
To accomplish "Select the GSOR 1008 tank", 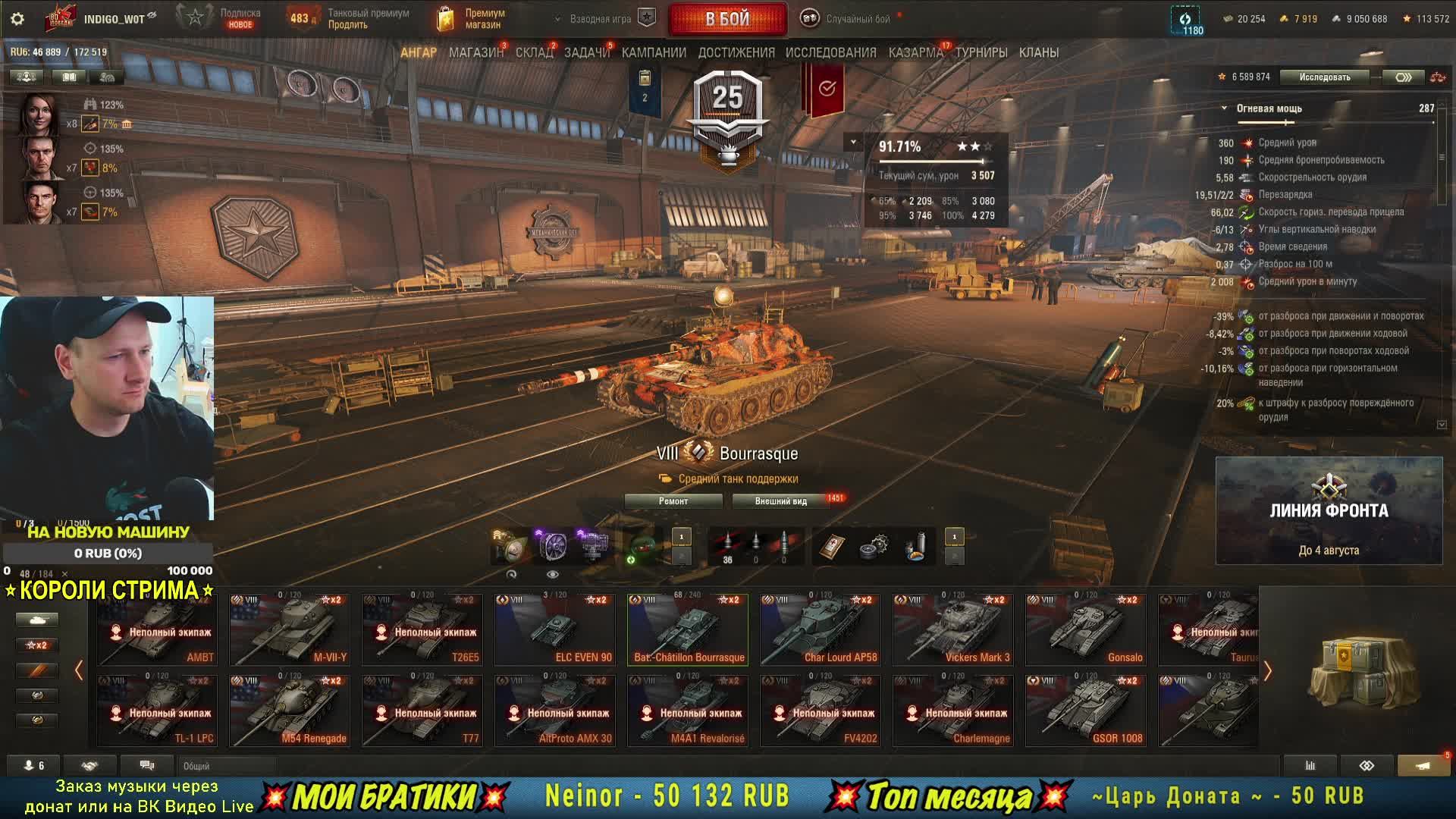I will [x=1086, y=711].
